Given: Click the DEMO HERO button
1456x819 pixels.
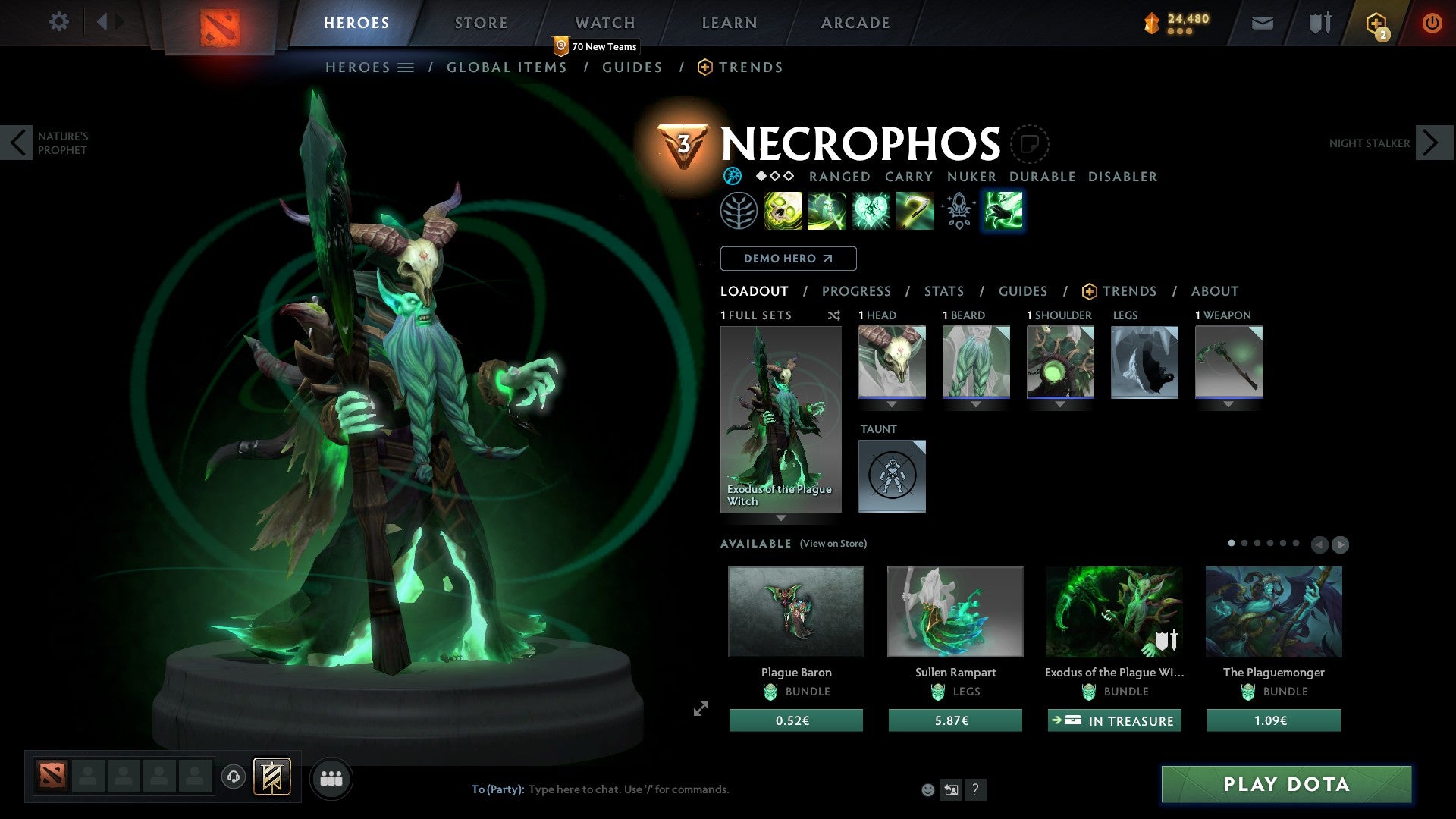Looking at the screenshot, I should [x=788, y=258].
